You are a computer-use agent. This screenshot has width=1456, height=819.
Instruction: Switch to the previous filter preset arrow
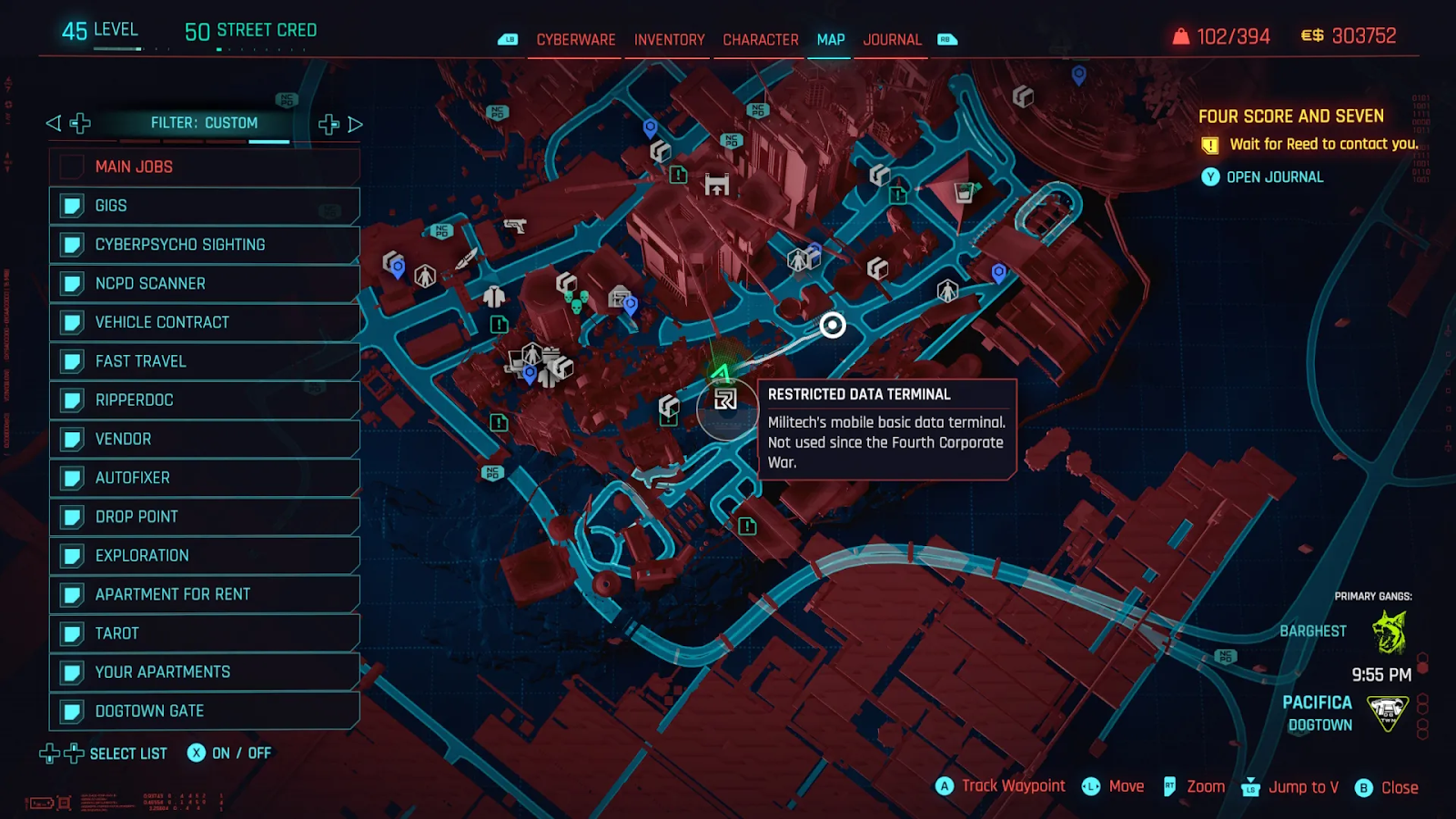coord(54,123)
